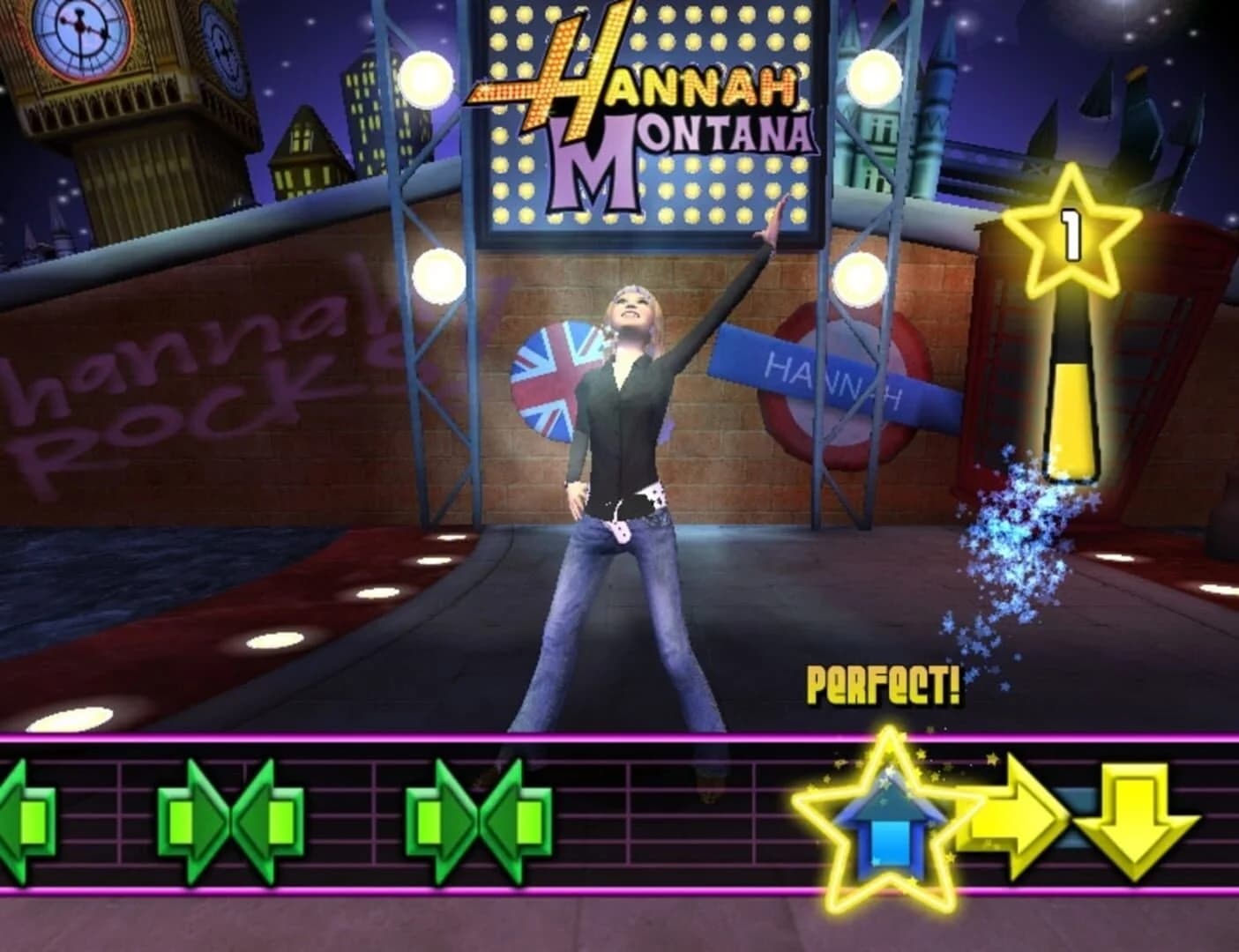Click the star showing the number 1

point(1071,234)
